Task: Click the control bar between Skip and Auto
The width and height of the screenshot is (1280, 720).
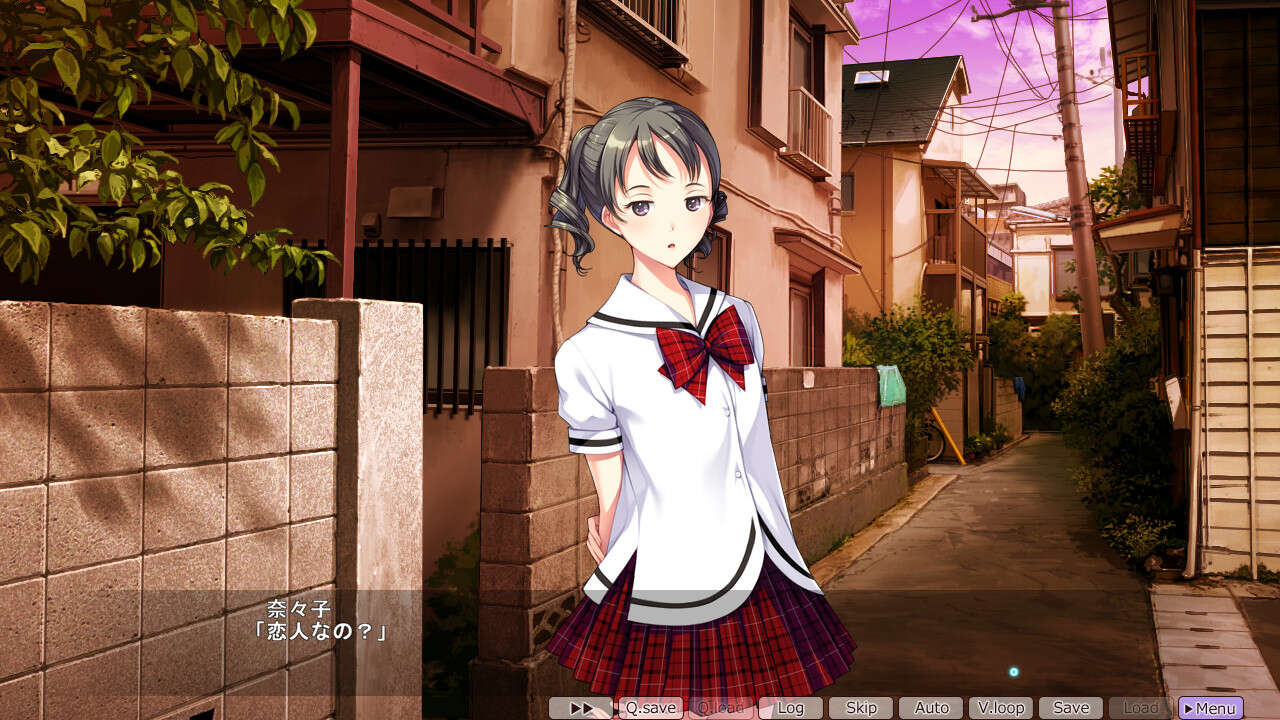Action: coord(897,707)
